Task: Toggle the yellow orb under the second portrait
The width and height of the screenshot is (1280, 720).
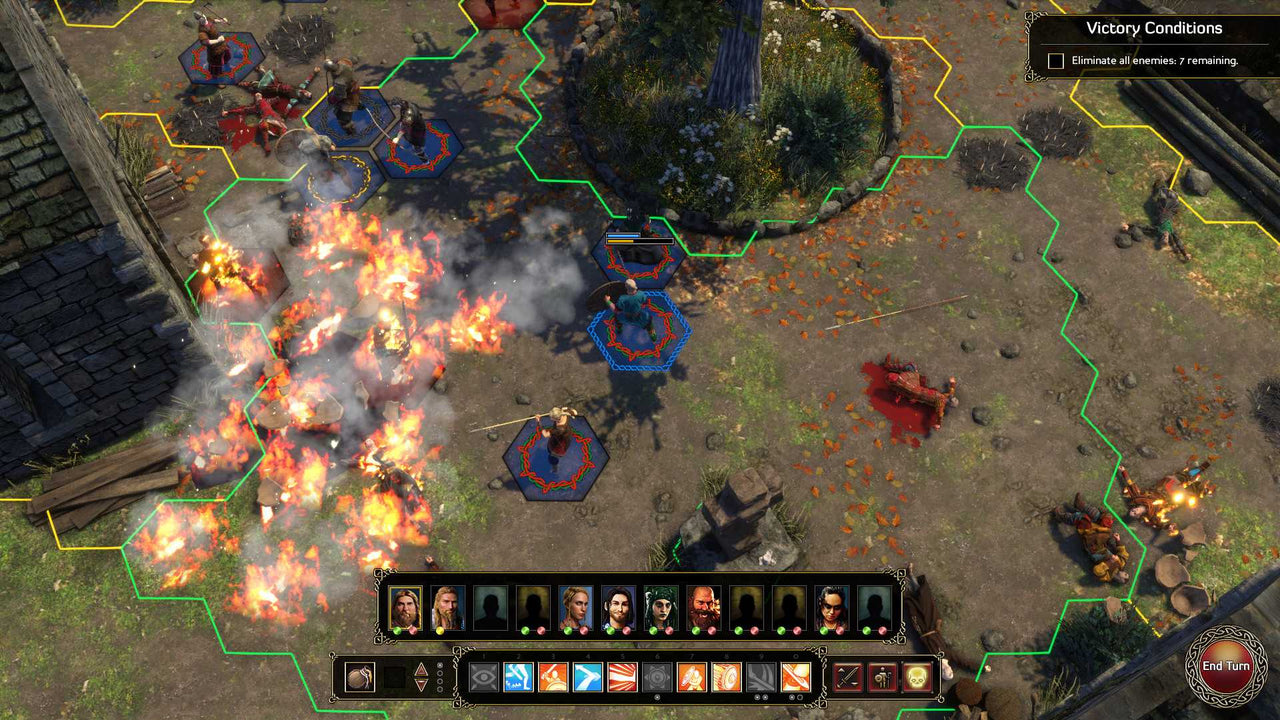Action: point(440,632)
